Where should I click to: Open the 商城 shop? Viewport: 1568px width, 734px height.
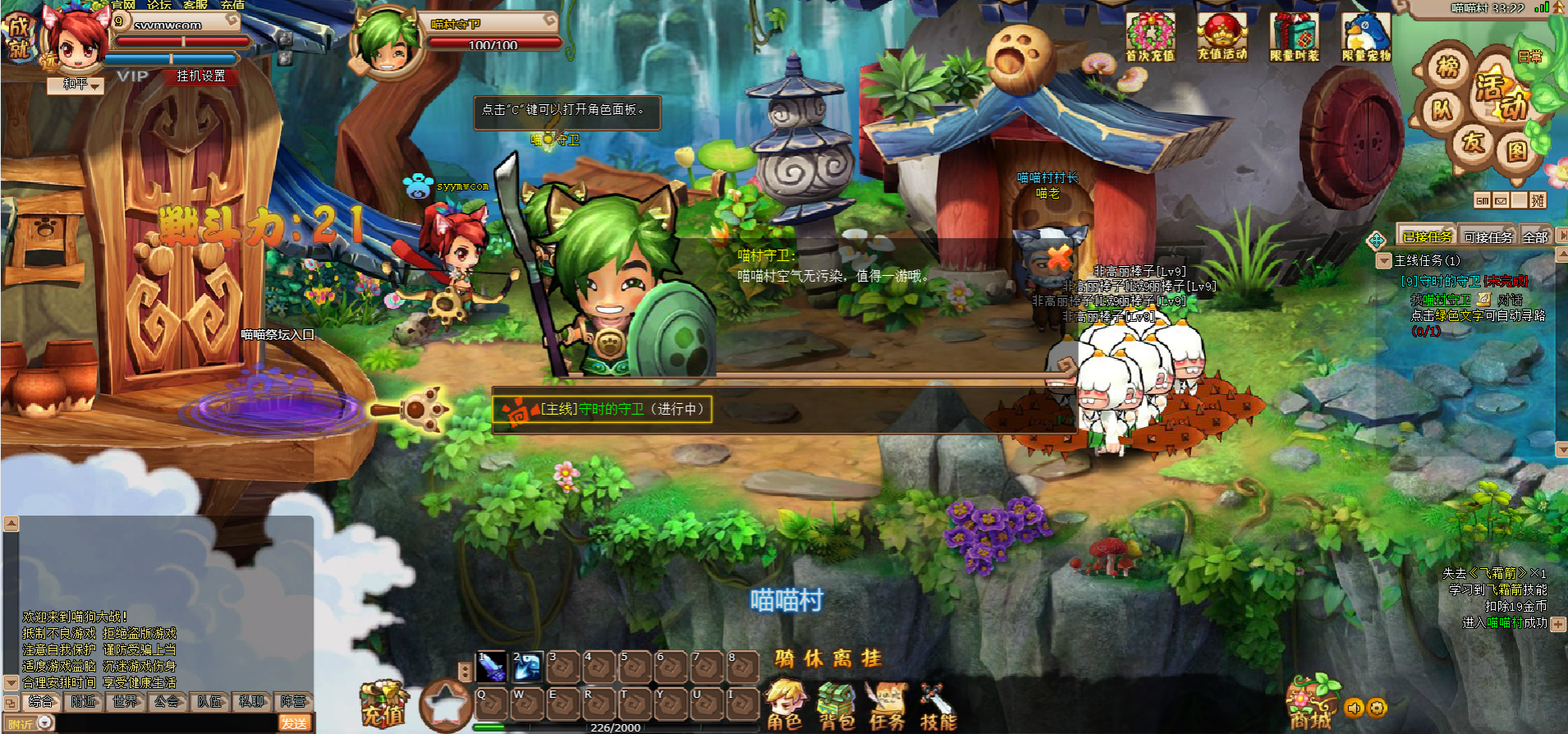coord(1310,704)
